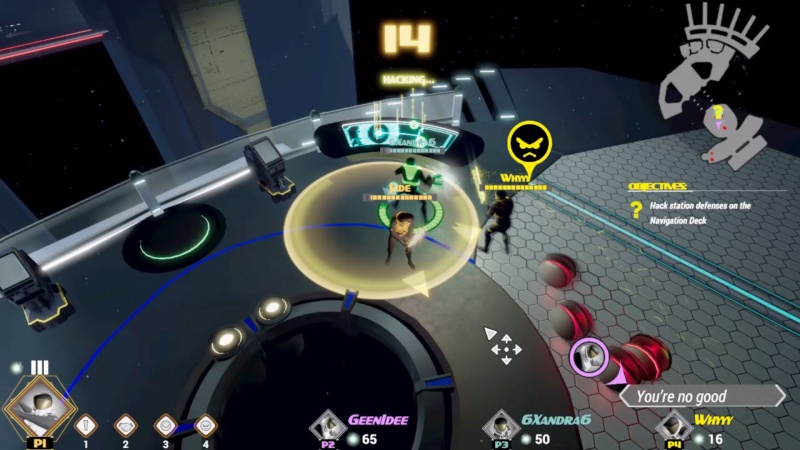Choose ability slot number 3

pos(165,425)
